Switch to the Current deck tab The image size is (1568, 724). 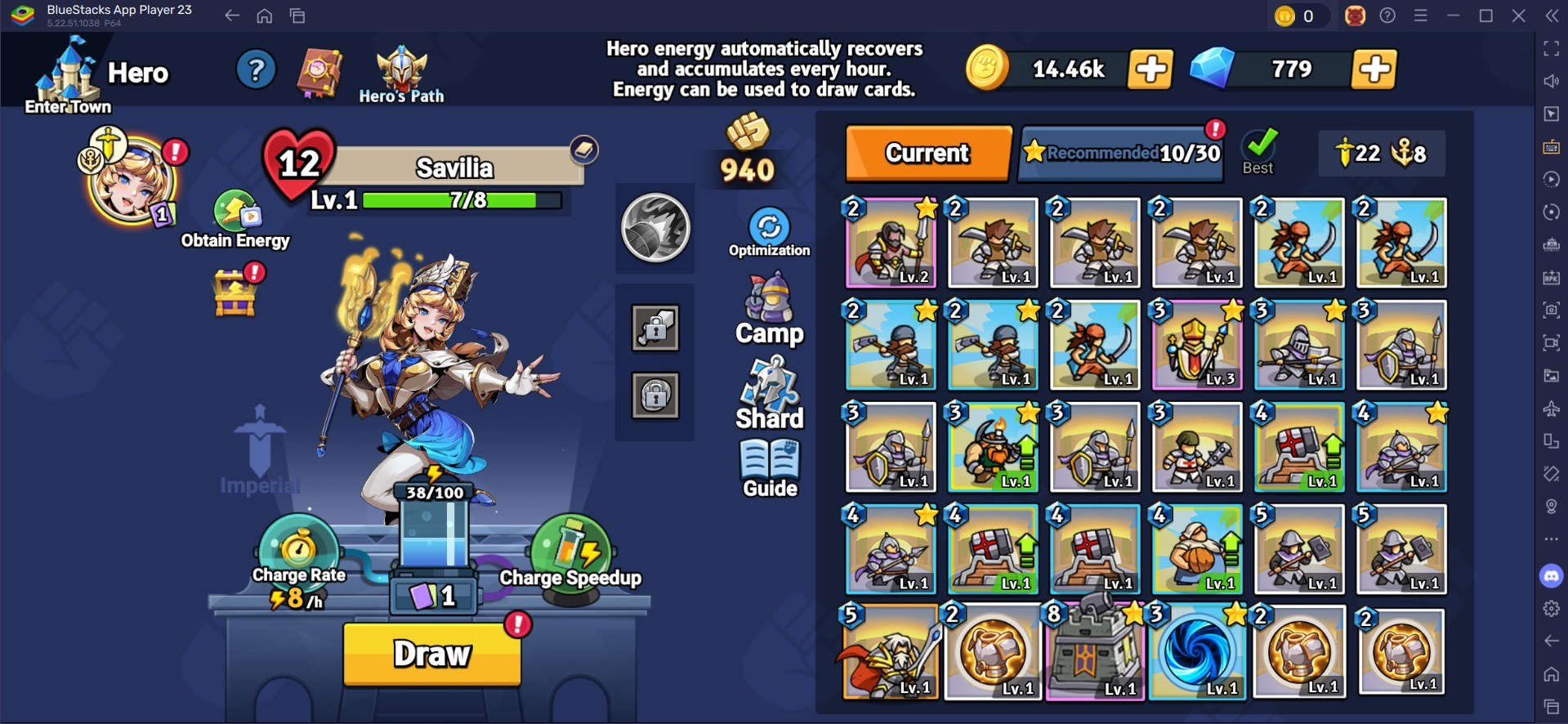tap(928, 153)
